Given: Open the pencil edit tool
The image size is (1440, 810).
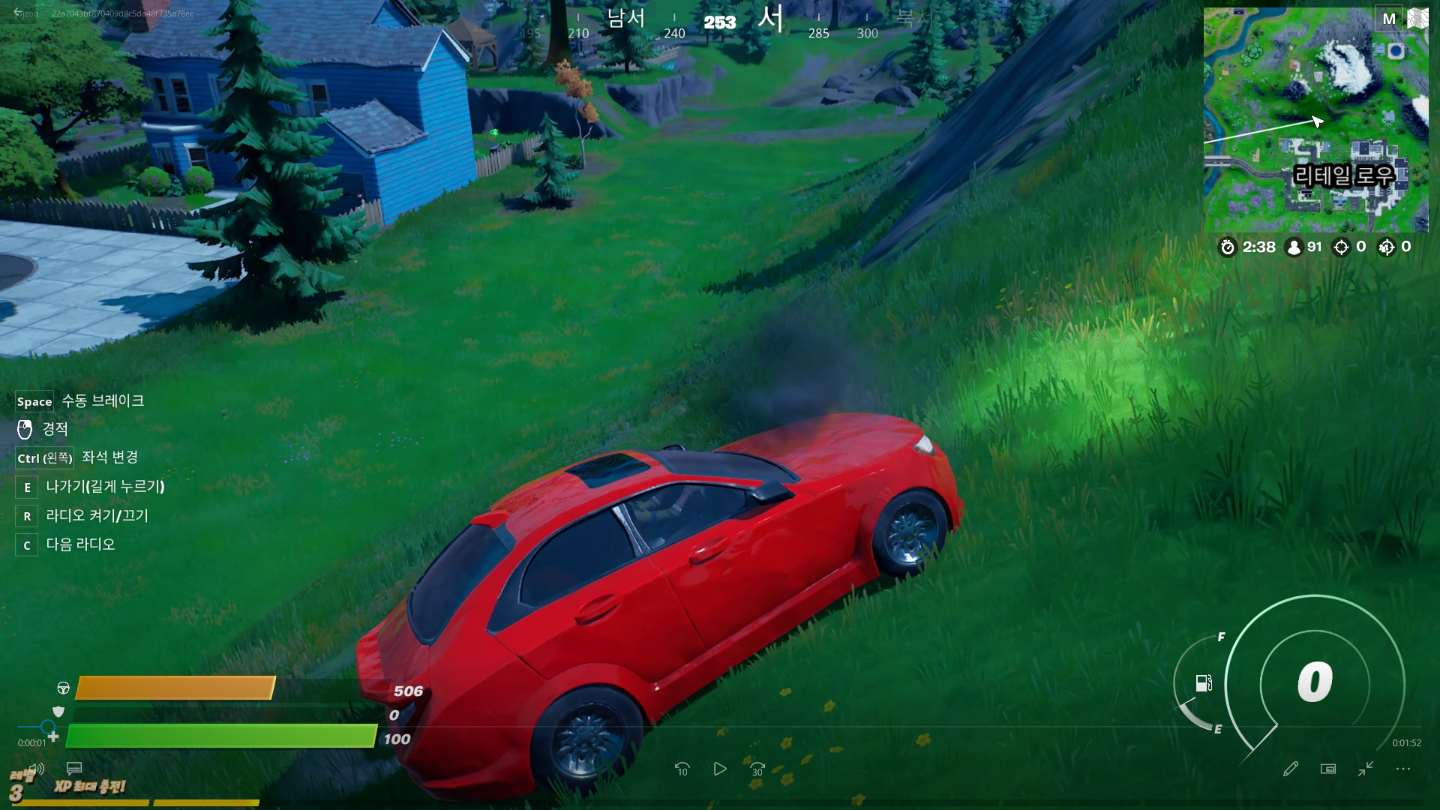Looking at the screenshot, I should click(1291, 769).
